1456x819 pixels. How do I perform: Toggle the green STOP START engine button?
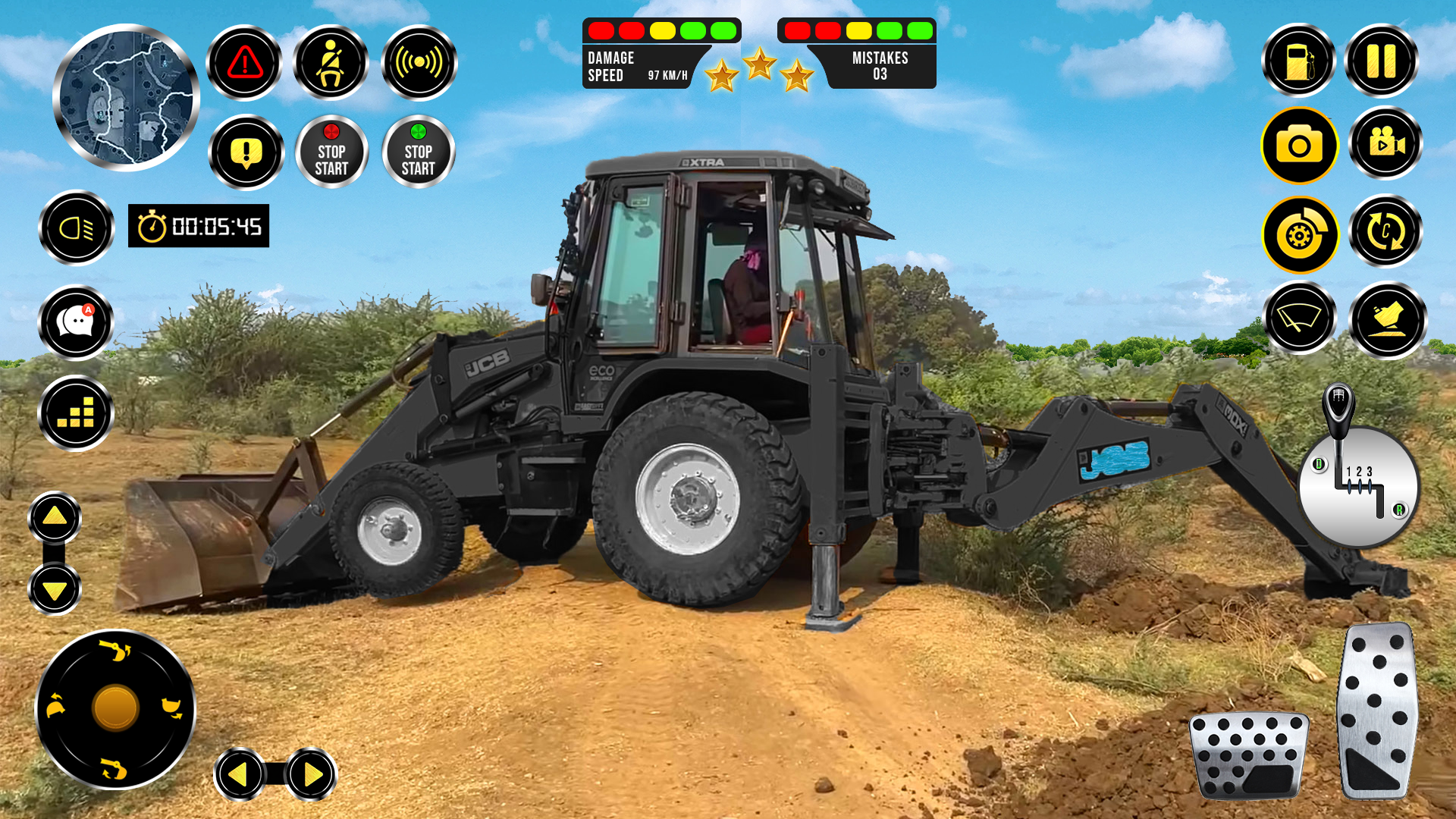(419, 151)
